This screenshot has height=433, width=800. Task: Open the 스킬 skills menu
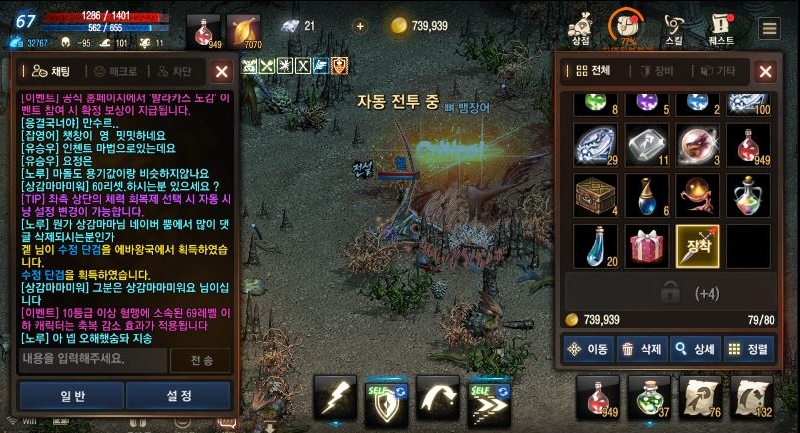click(x=674, y=28)
